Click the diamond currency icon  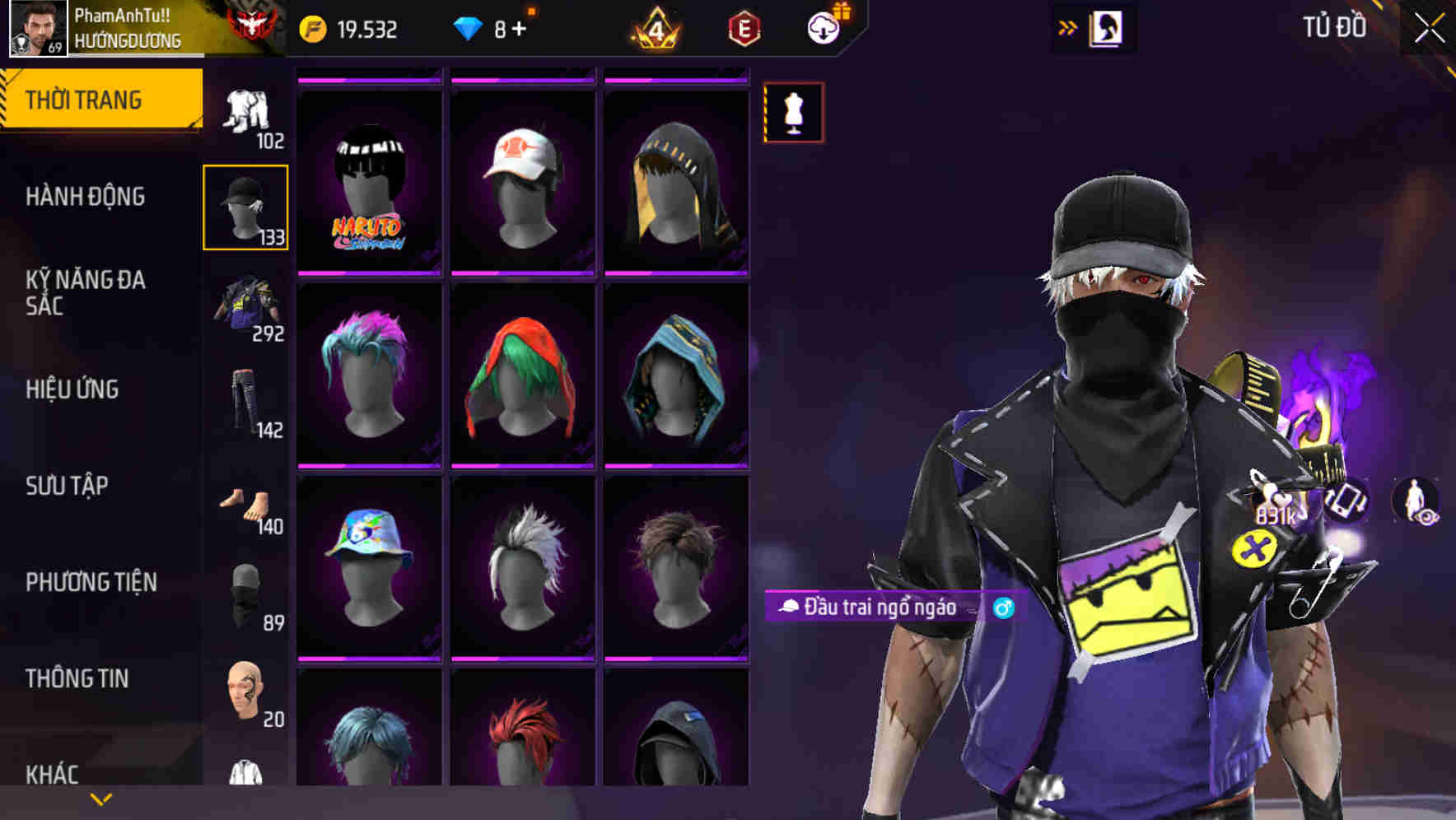[469, 26]
